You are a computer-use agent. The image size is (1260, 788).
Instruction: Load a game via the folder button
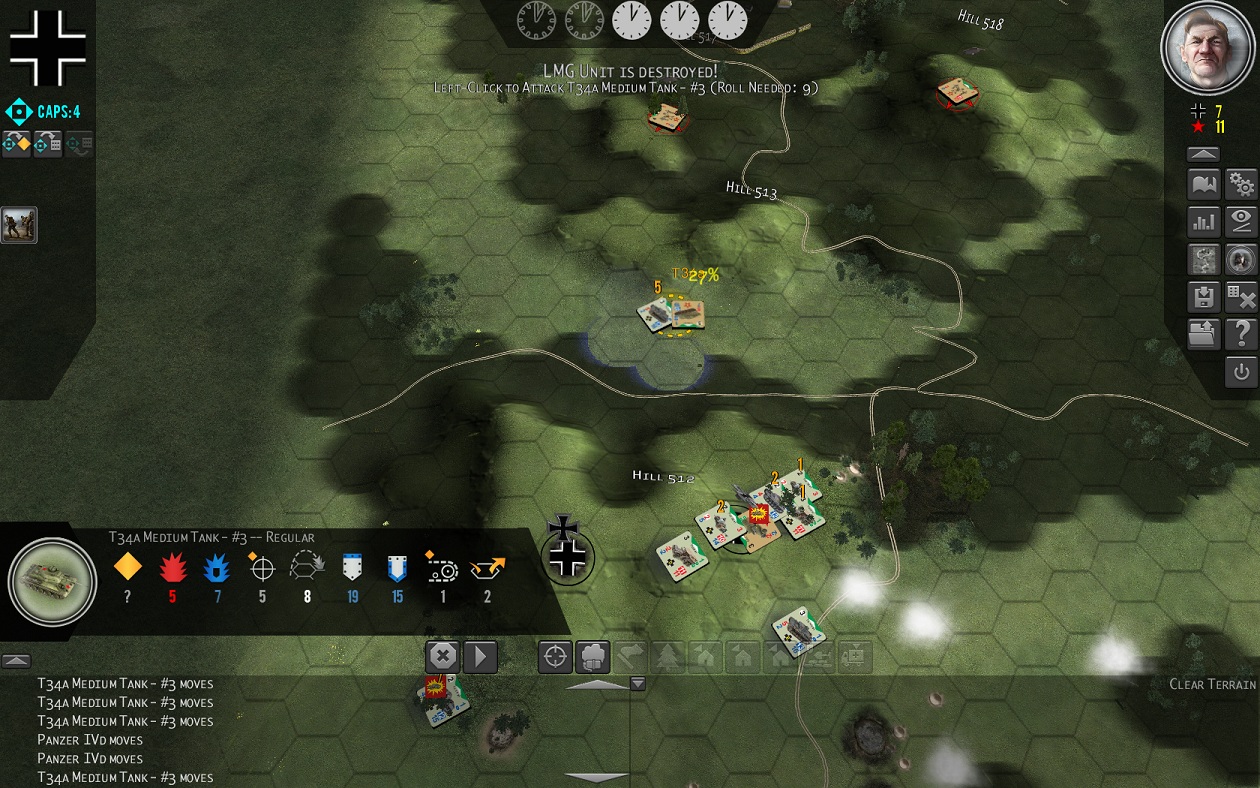pos(1203,334)
